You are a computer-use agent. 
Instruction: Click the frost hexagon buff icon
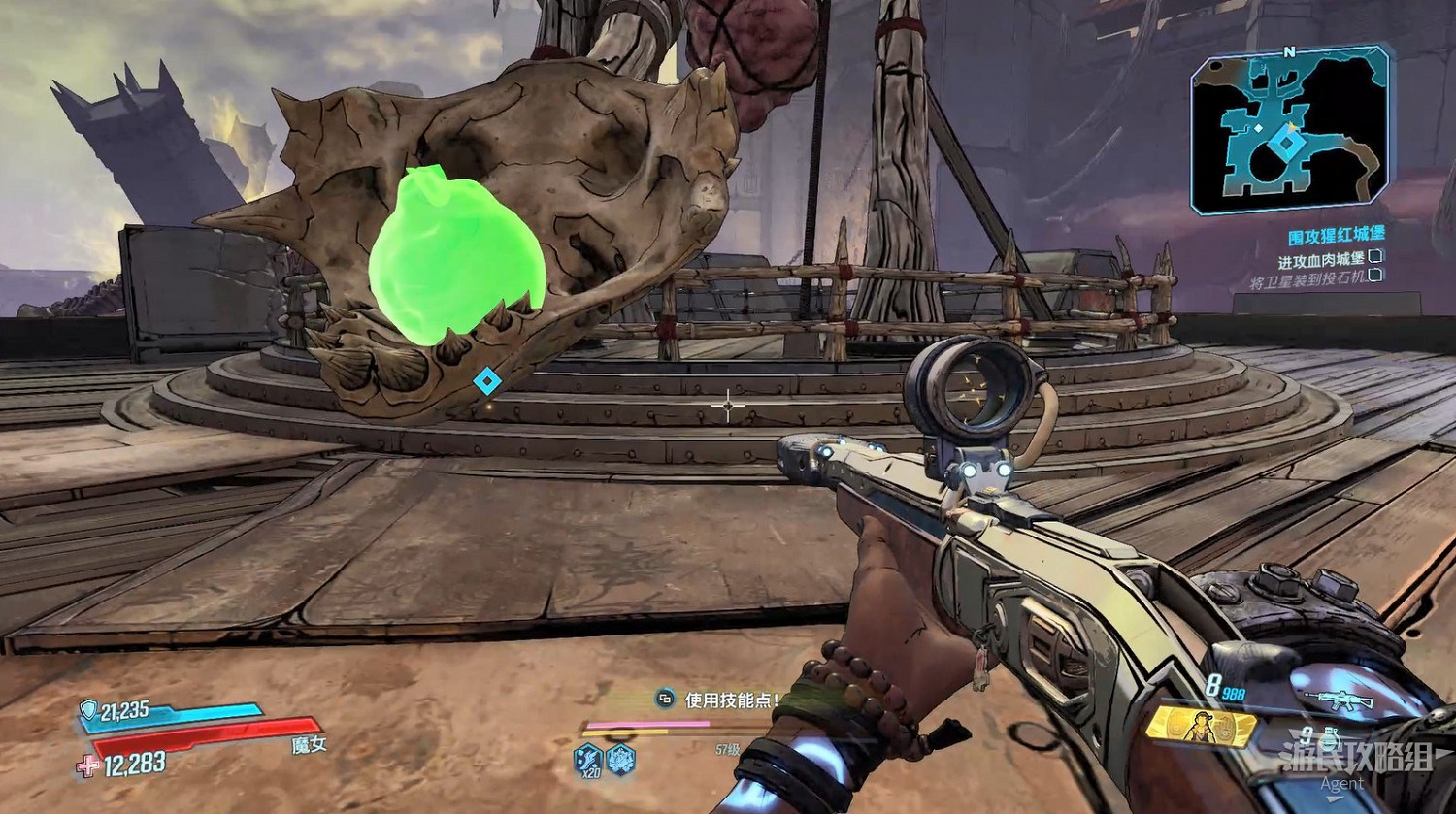pos(621,760)
